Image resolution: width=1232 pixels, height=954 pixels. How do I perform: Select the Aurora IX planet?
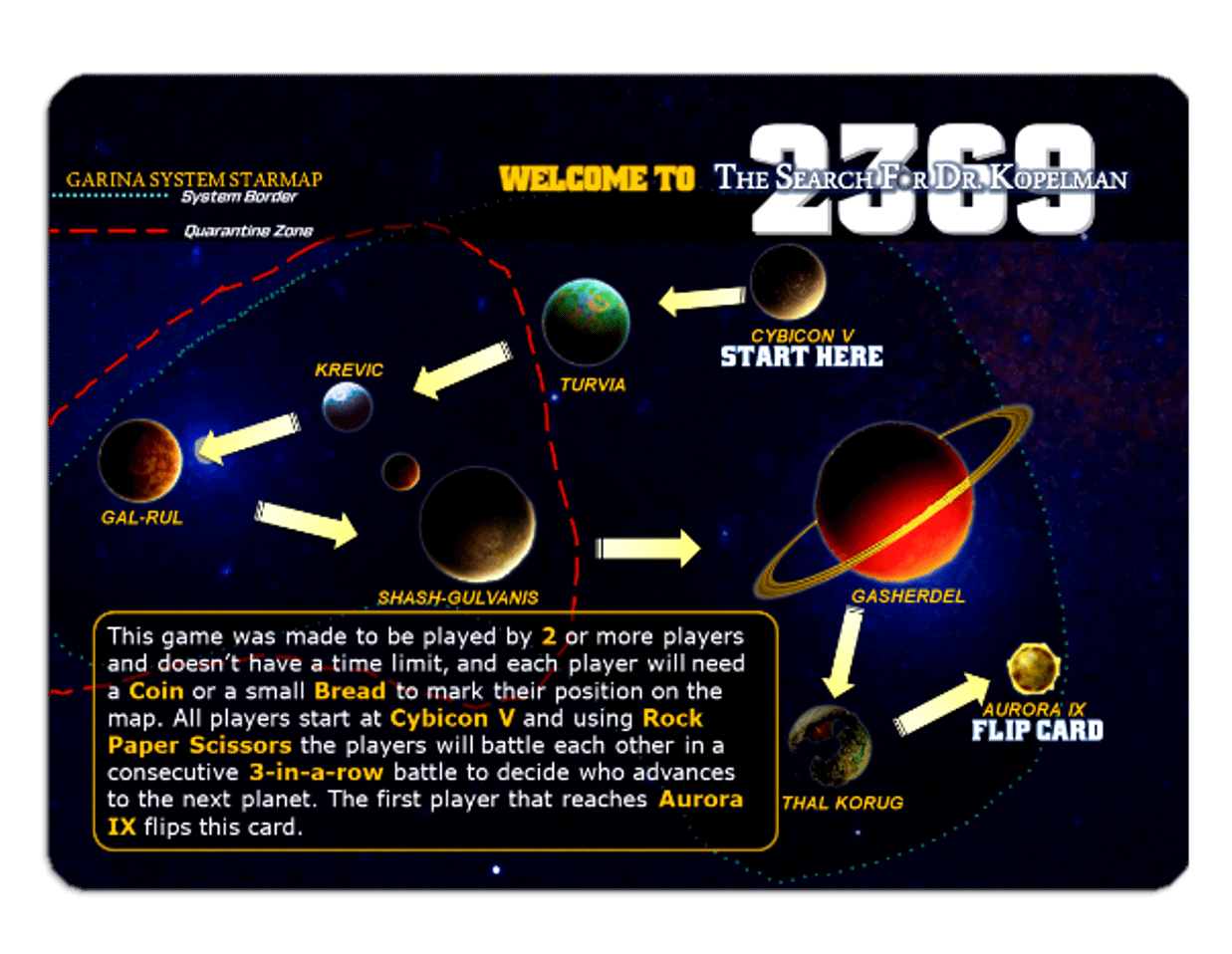[x=1032, y=668]
